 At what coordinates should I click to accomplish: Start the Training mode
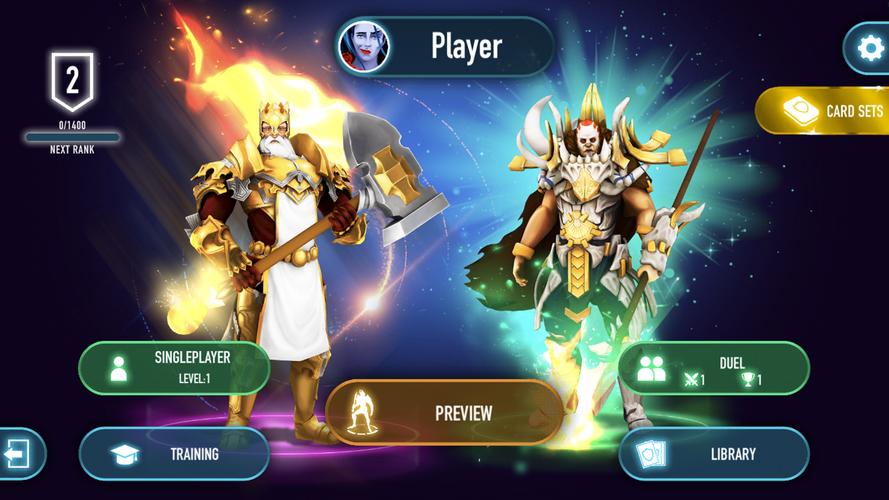coord(174,454)
